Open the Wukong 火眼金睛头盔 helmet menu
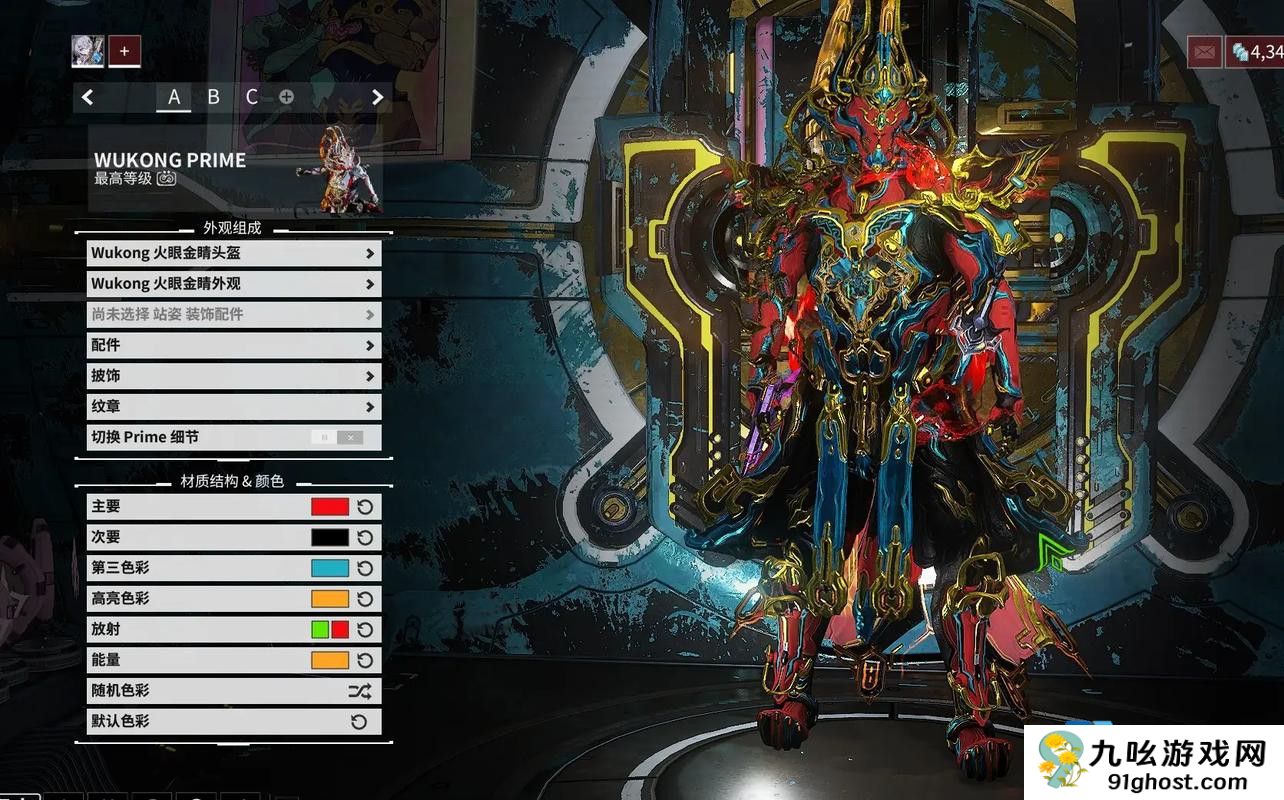The image size is (1284, 800). pyautogui.click(x=233, y=253)
